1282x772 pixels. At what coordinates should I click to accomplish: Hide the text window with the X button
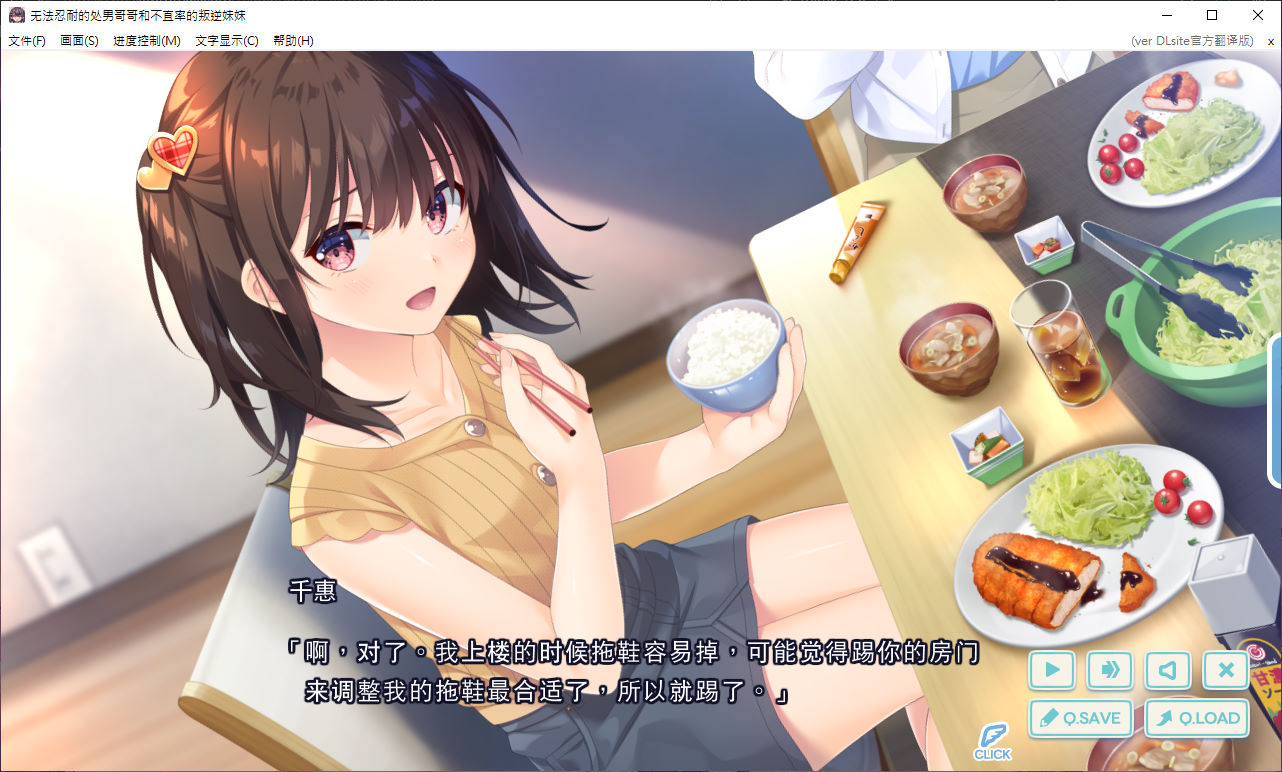tap(1226, 670)
